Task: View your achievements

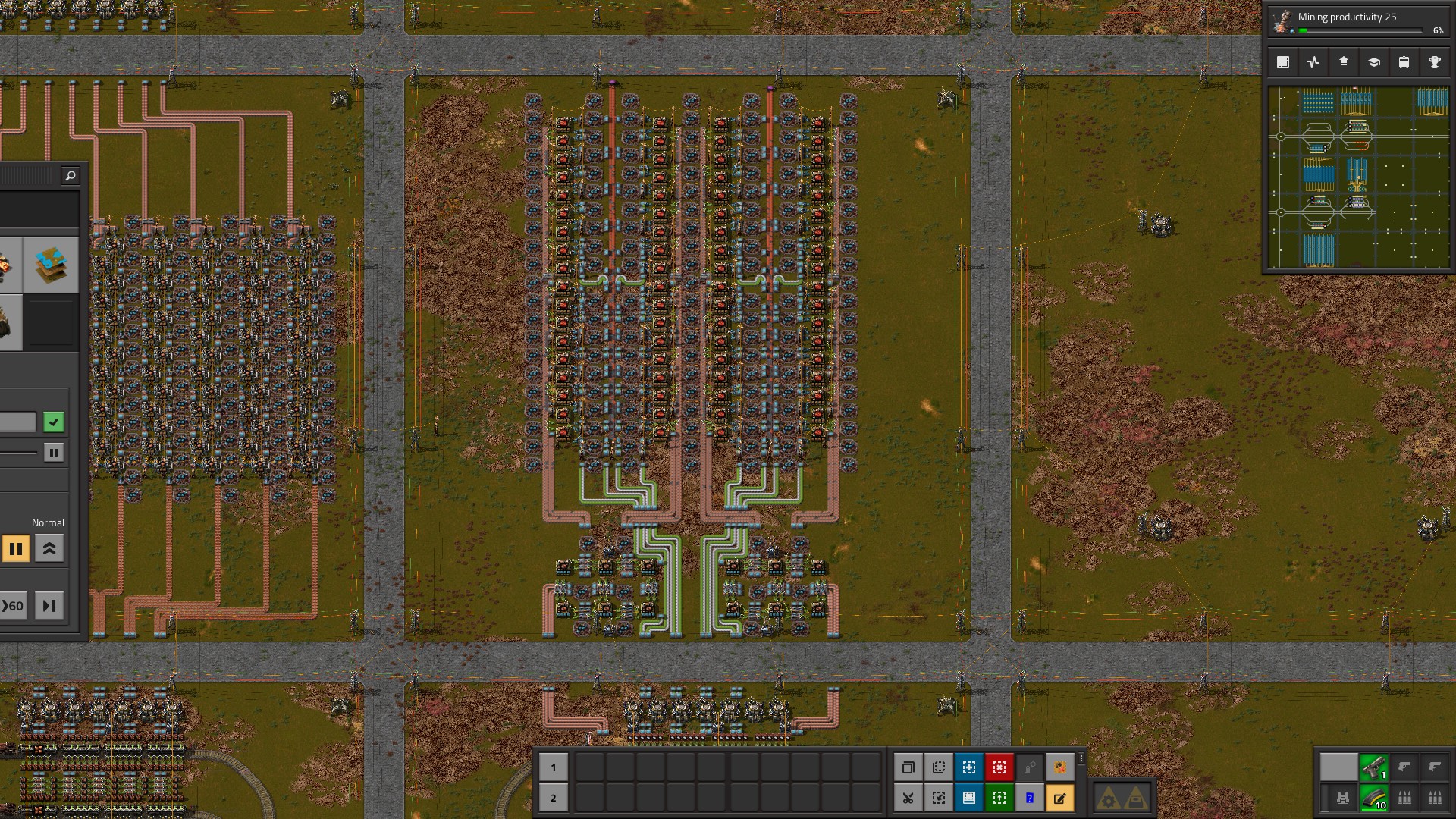Action: point(1433,62)
